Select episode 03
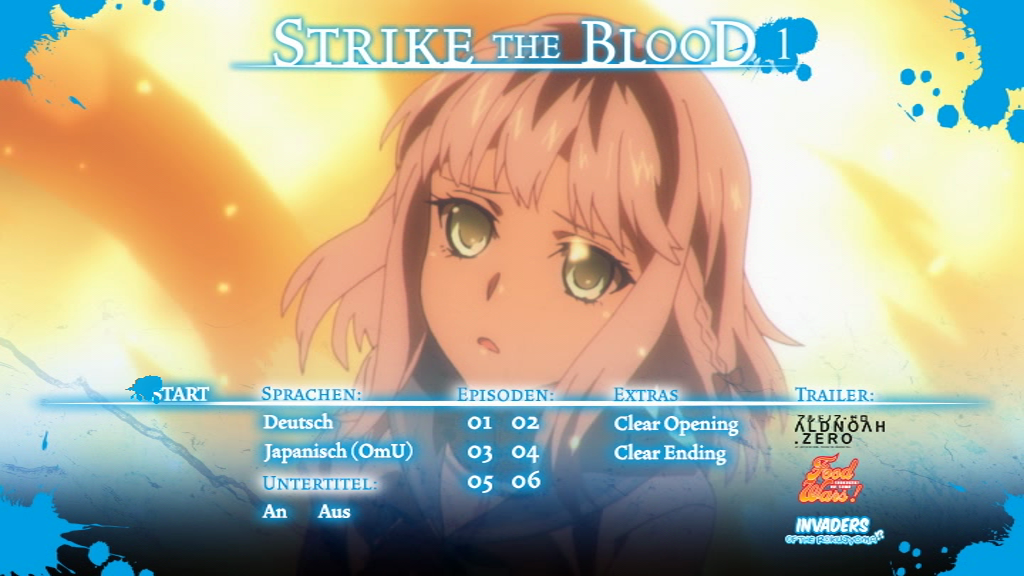Viewport: 1024px width, 576px height. point(480,453)
